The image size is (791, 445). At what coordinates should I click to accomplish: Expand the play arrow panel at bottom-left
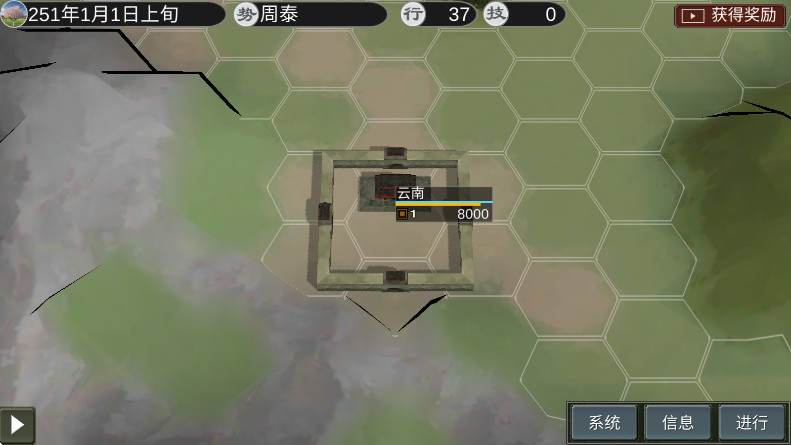coord(17,423)
